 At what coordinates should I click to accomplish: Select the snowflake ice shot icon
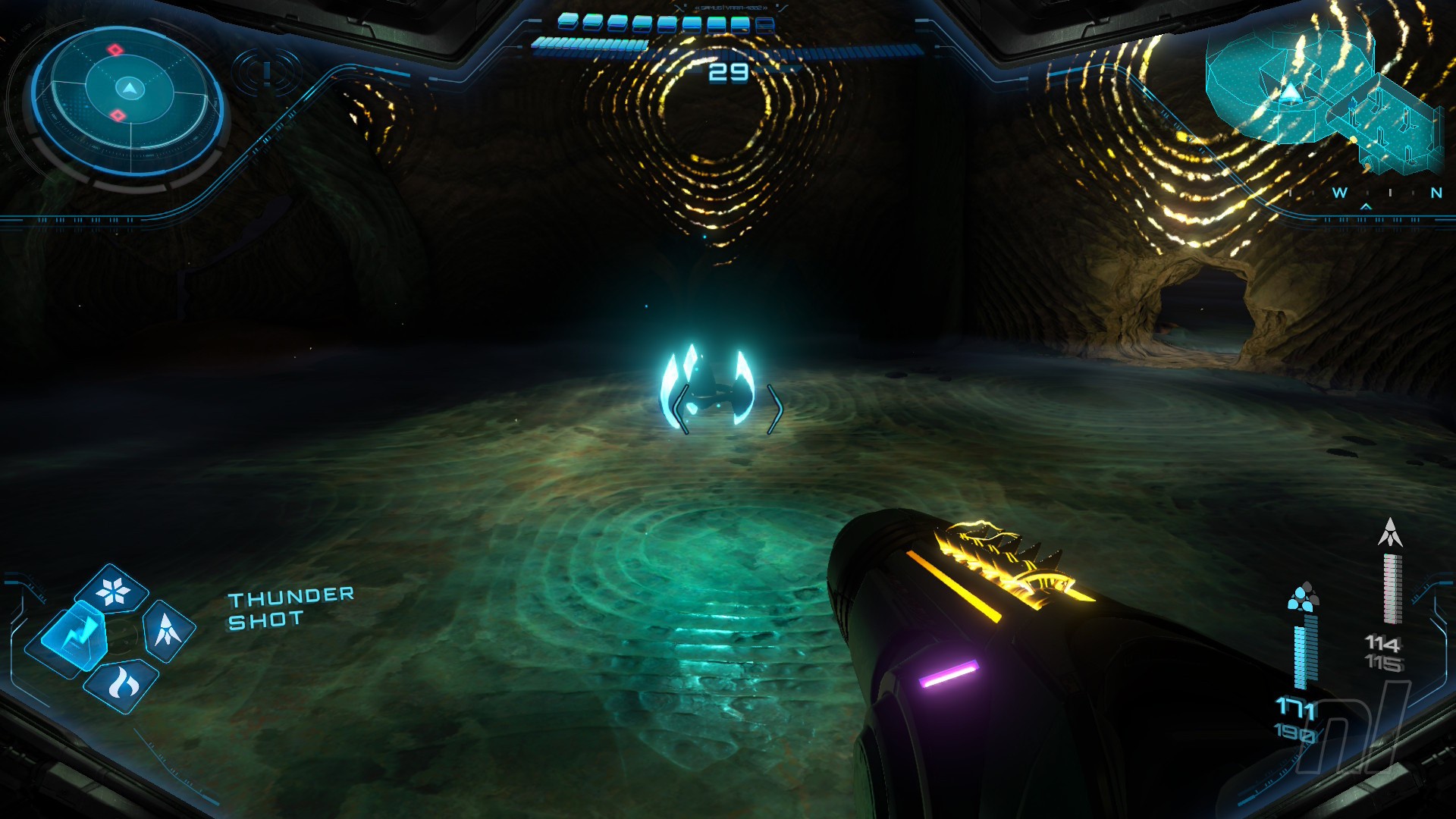click(x=113, y=591)
